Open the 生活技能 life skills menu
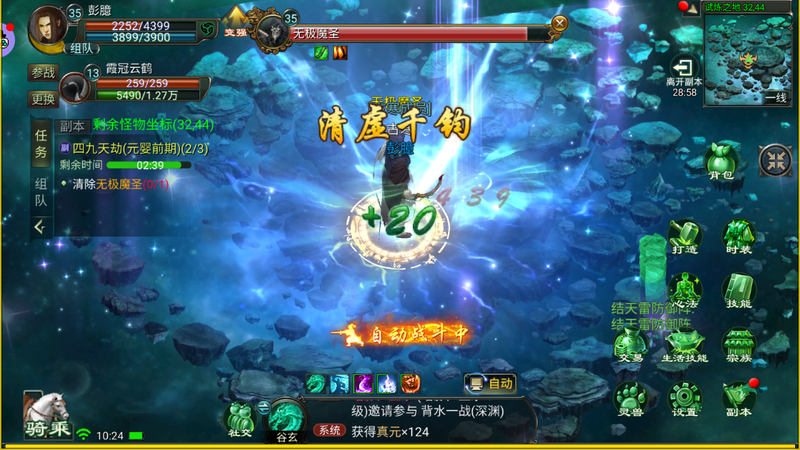Image resolution: width=800 pixels, height=450 pixels. coord(684,345)
